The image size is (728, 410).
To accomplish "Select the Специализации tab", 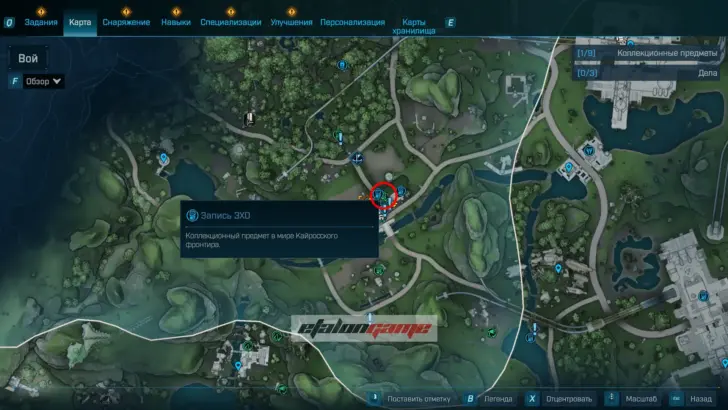I will [231, 21].
